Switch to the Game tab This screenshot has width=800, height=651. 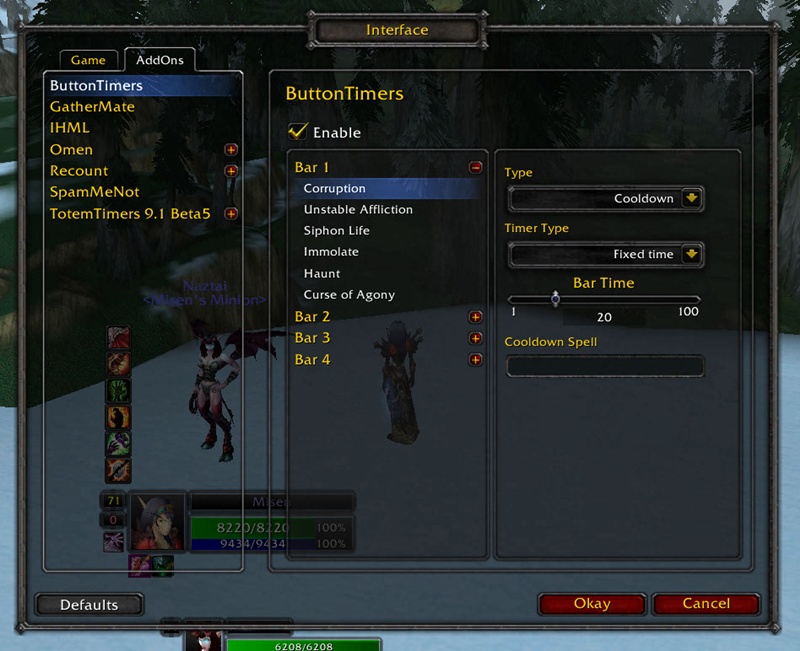(88, 60)
